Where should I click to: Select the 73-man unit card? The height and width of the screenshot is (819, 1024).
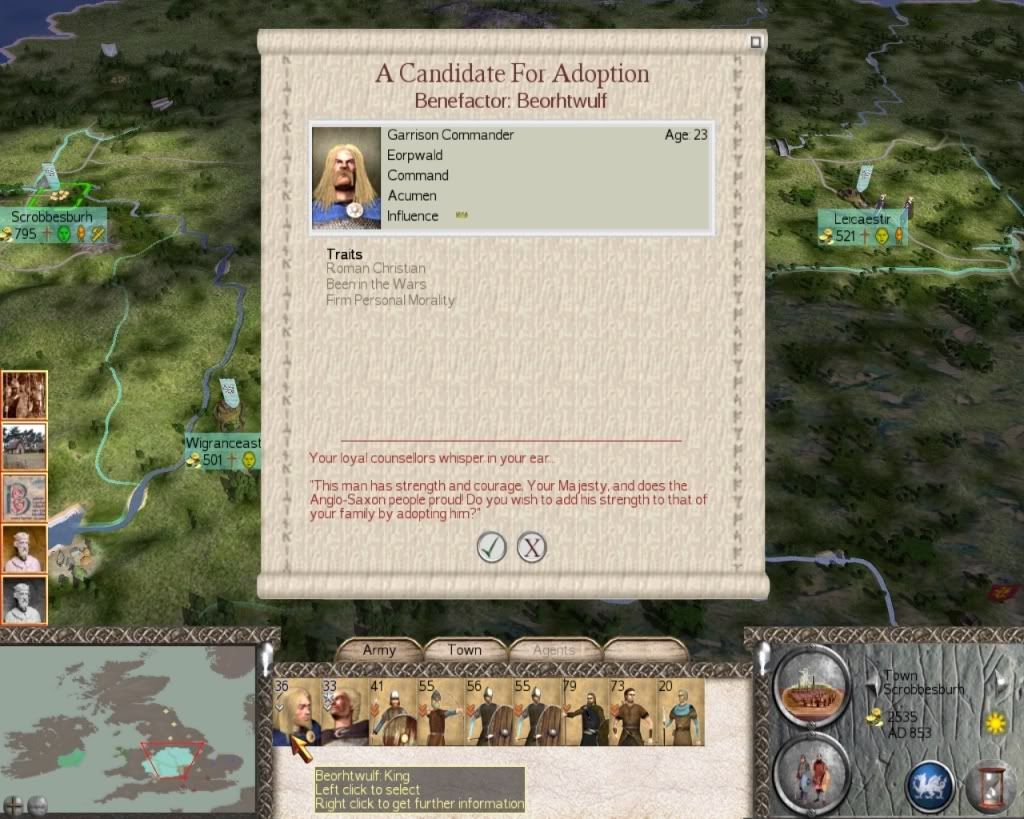tap(632, 713)
